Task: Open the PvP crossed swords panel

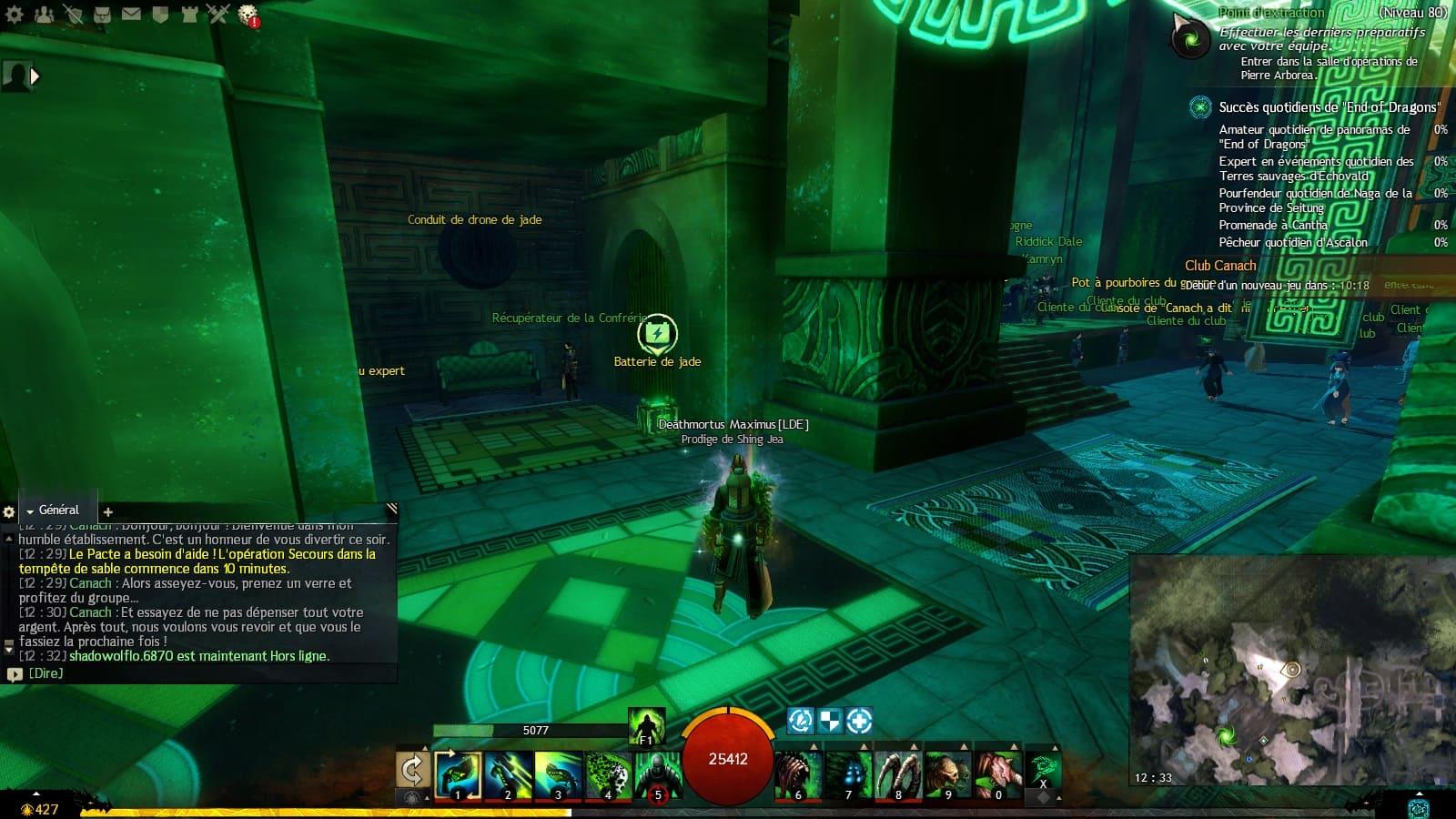Action: [218, 14]
